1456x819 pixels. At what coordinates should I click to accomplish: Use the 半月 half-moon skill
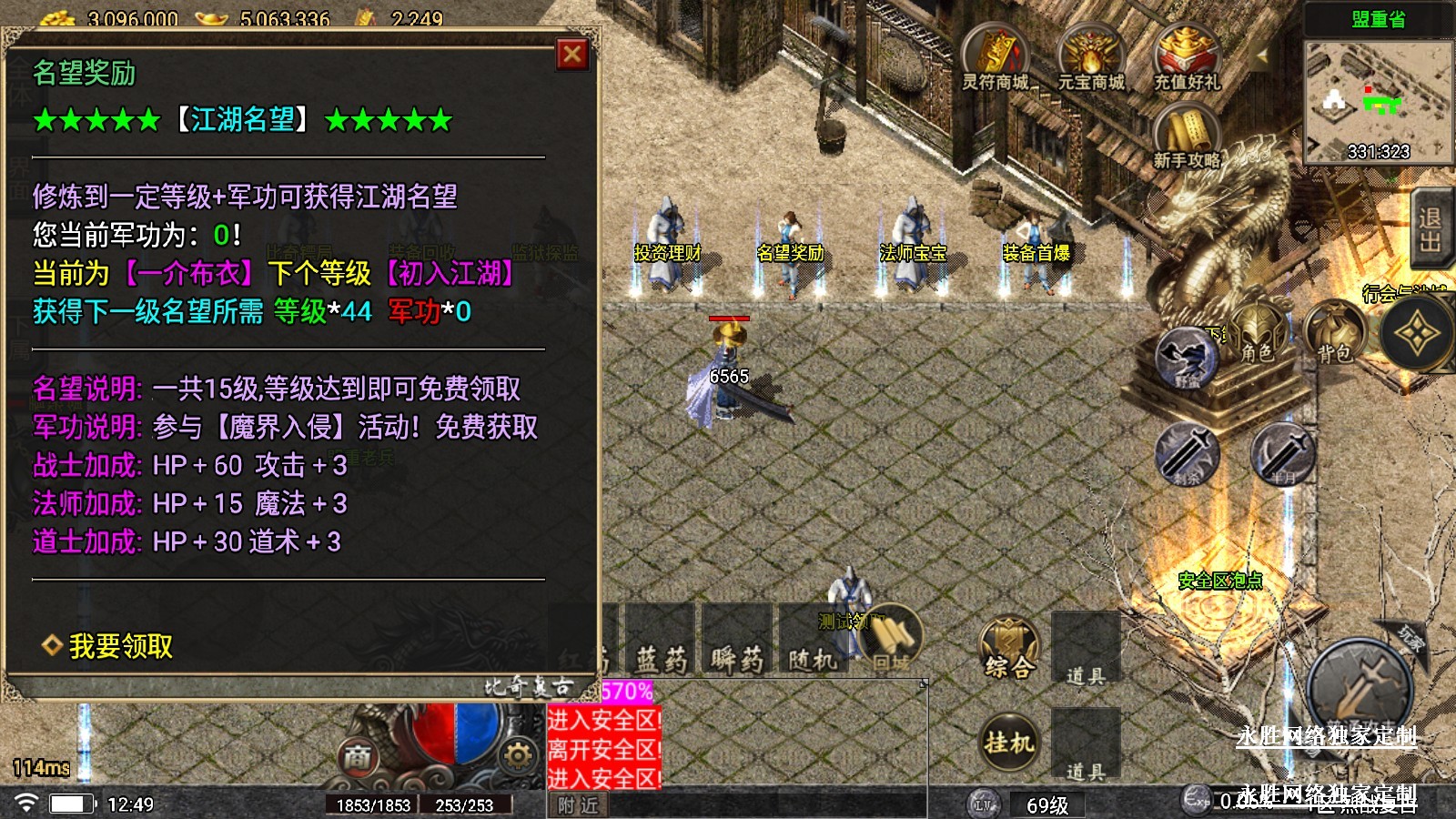click(1282, 453)
